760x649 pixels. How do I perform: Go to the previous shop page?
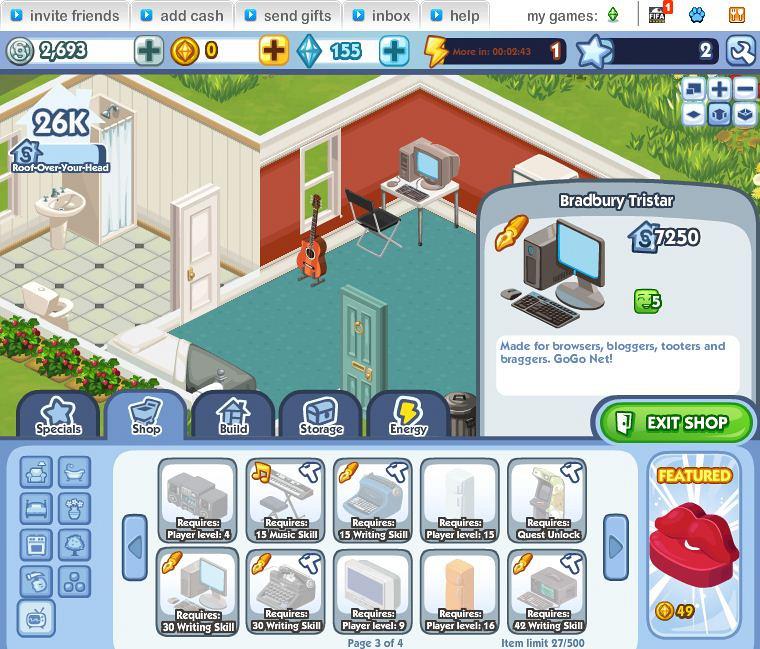pos(135,547)
